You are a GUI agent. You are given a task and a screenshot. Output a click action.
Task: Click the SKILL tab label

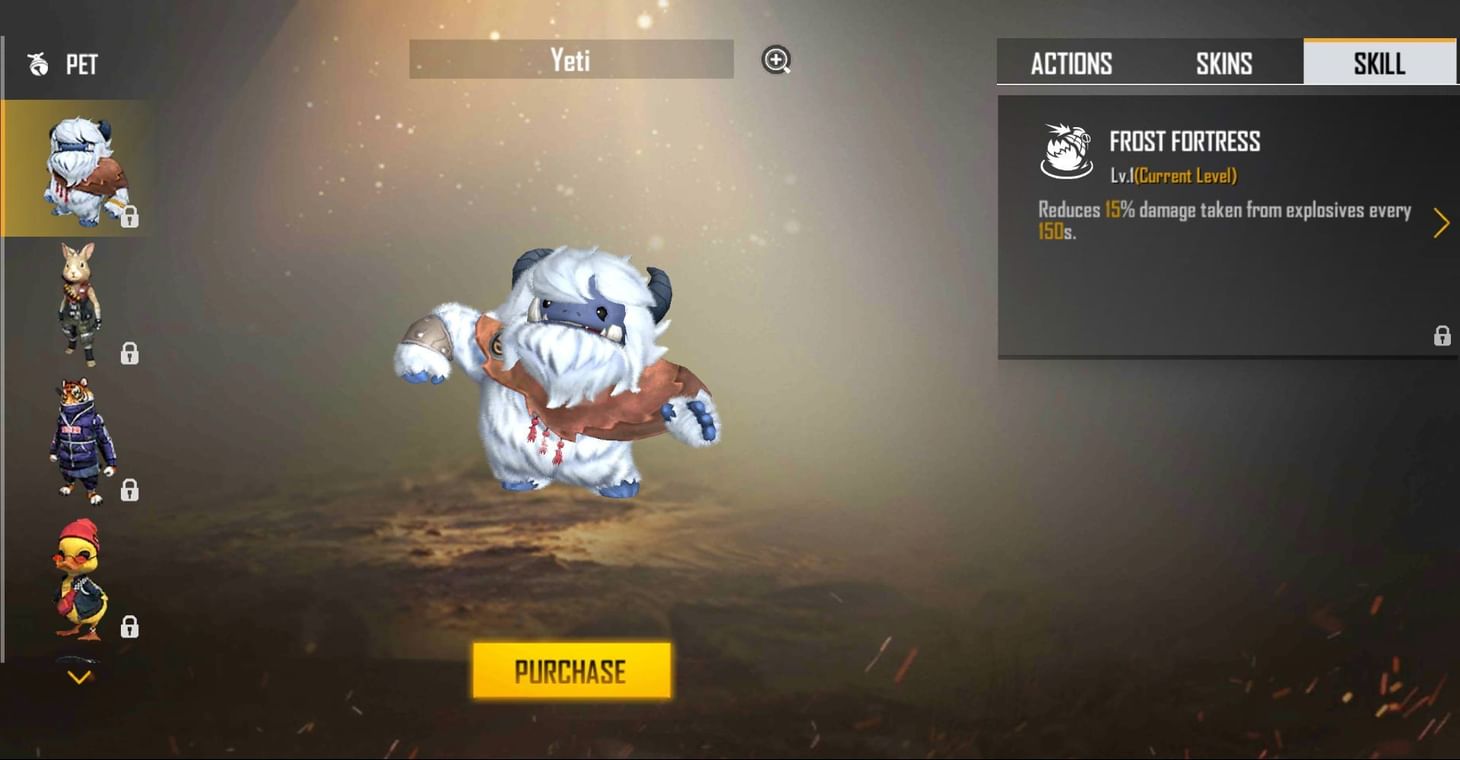[1380, 63]
